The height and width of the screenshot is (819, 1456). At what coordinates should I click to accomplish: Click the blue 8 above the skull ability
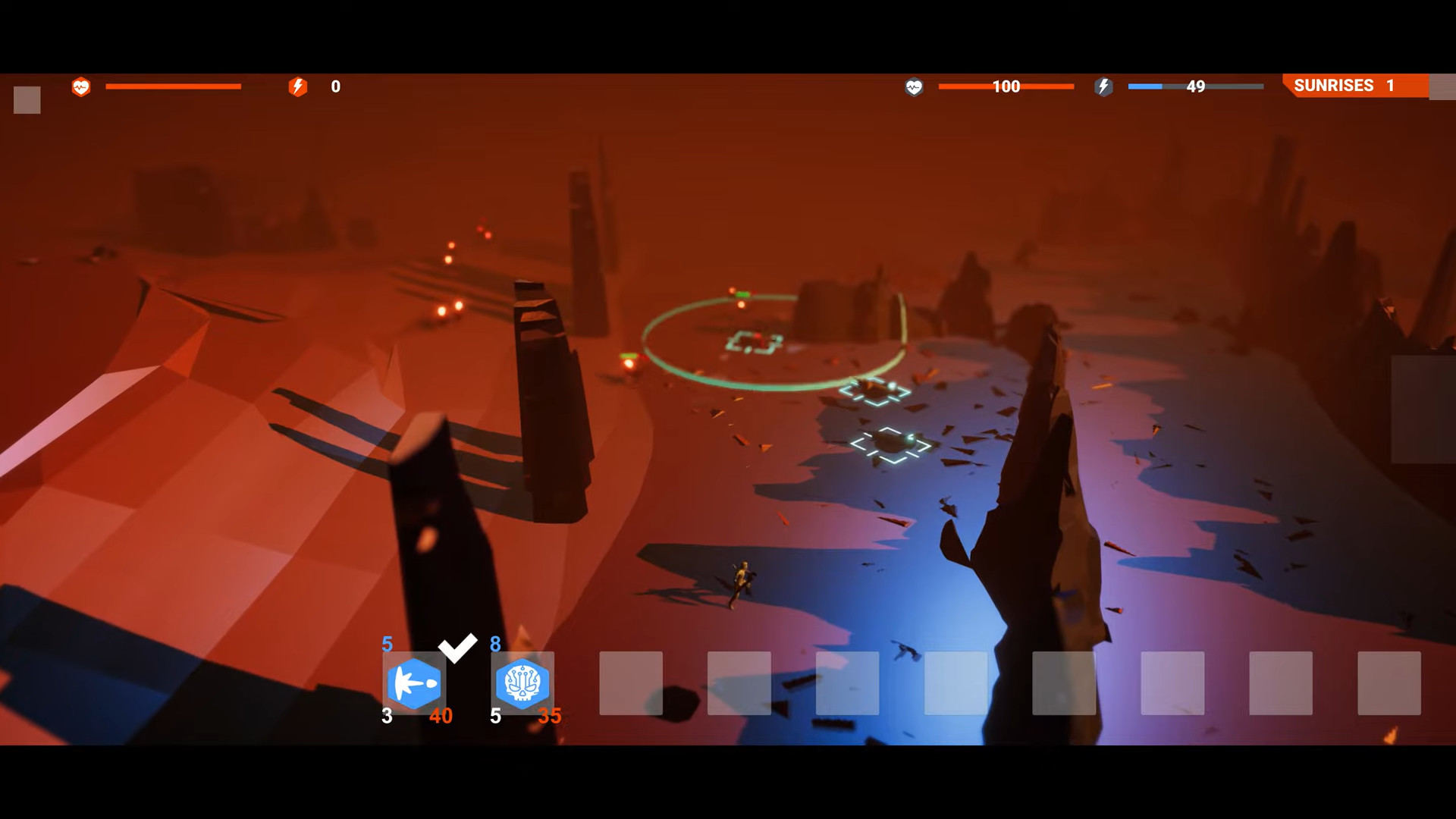coord(495,645)
